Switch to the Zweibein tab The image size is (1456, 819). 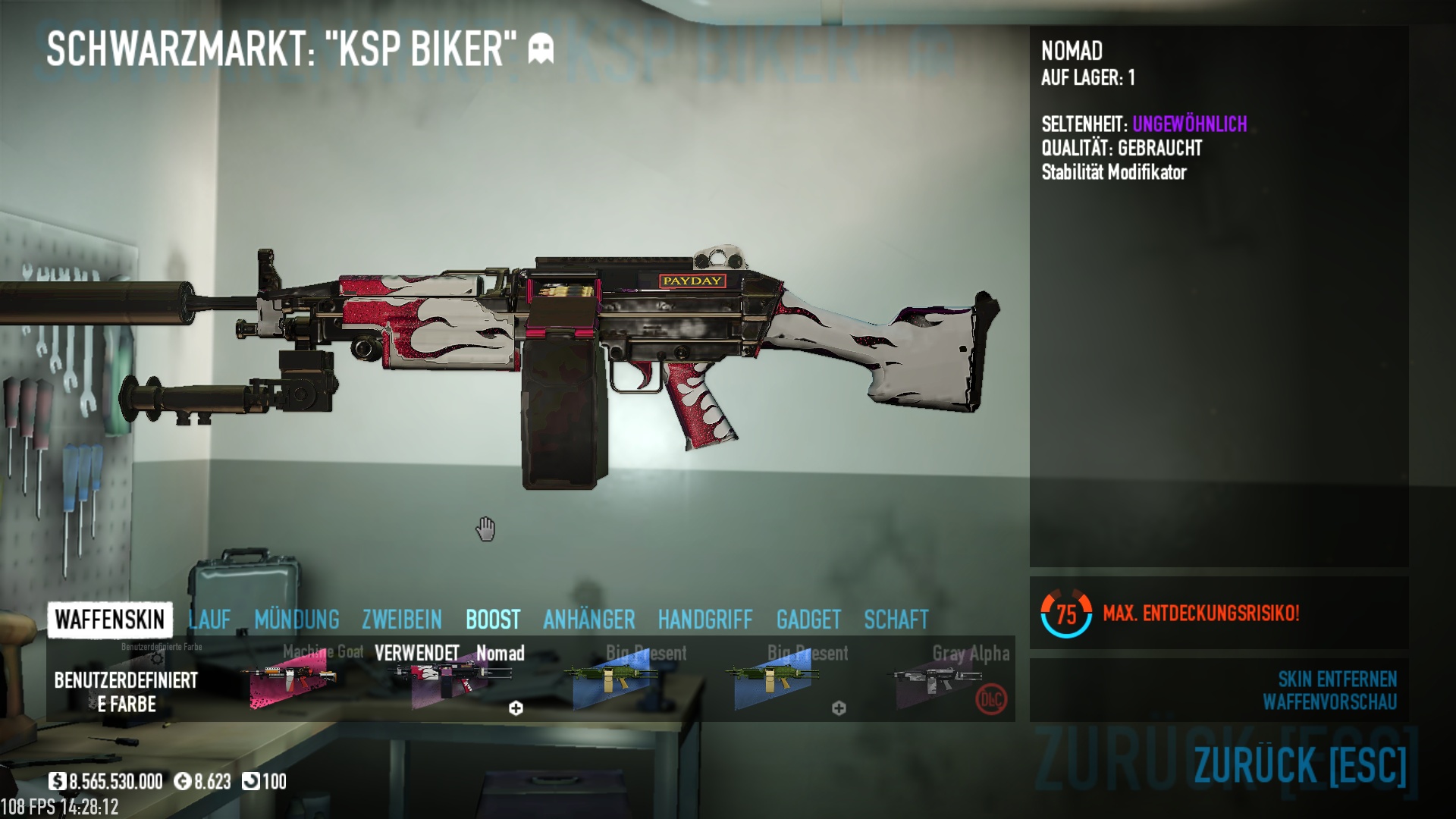[x=402, y=620]
